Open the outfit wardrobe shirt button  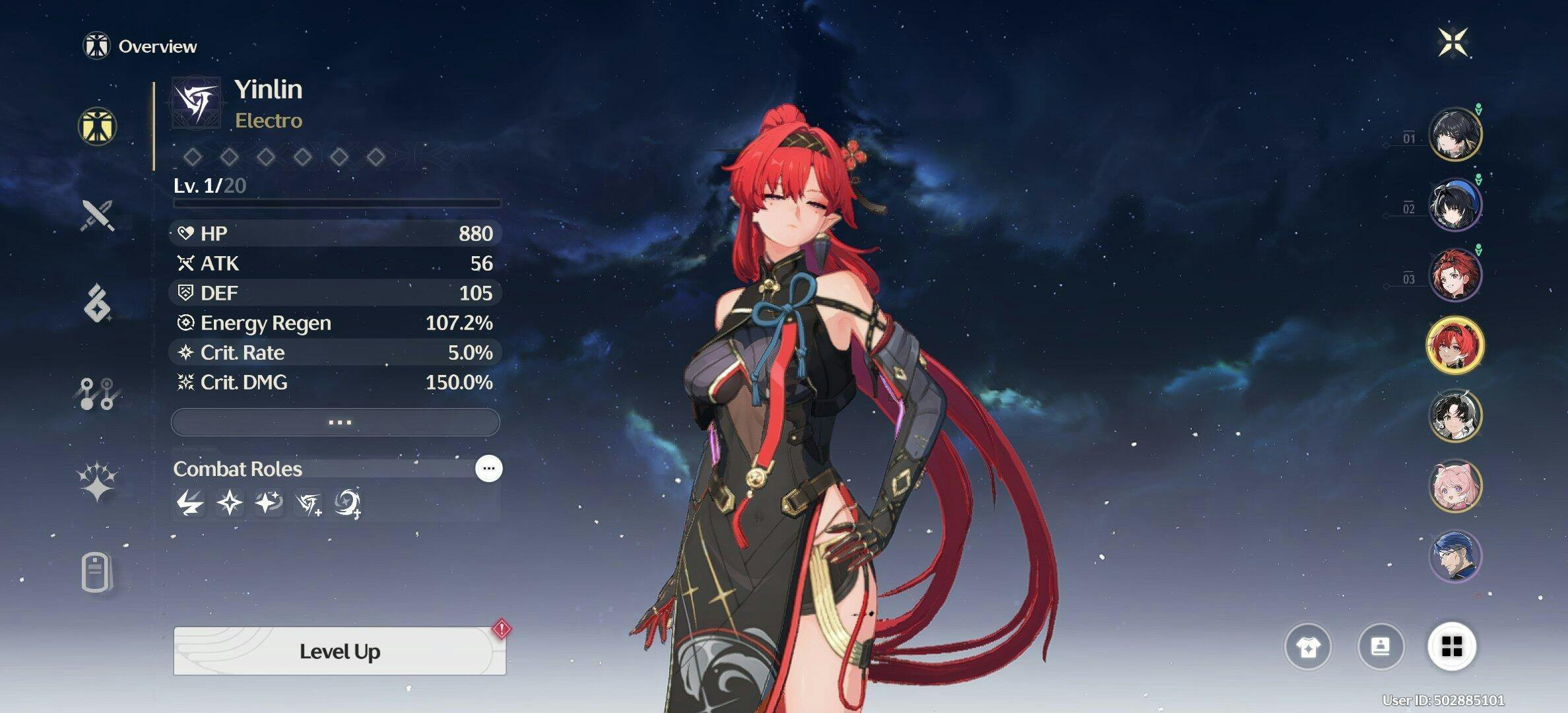point(1307,646)
